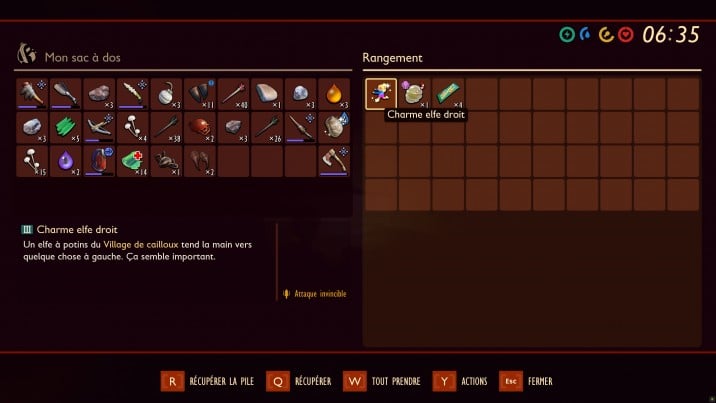Viewport: 716px width, 403px height.
Task: Select the green bandage item with red cross
Action: point(133,160)
